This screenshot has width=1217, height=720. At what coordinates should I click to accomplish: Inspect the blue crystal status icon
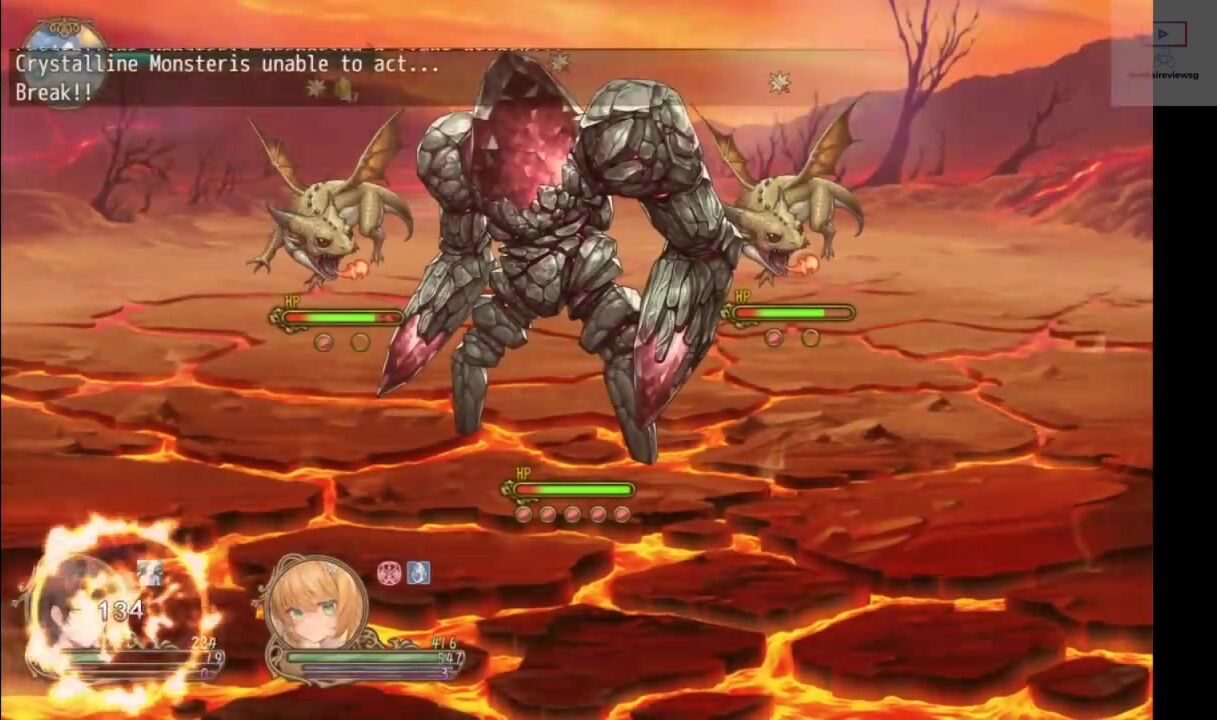click(418, 573)
